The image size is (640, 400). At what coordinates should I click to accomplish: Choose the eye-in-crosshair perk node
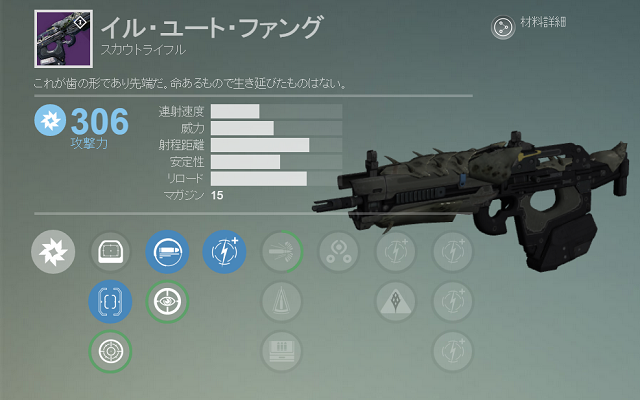[x=166, y=300]
